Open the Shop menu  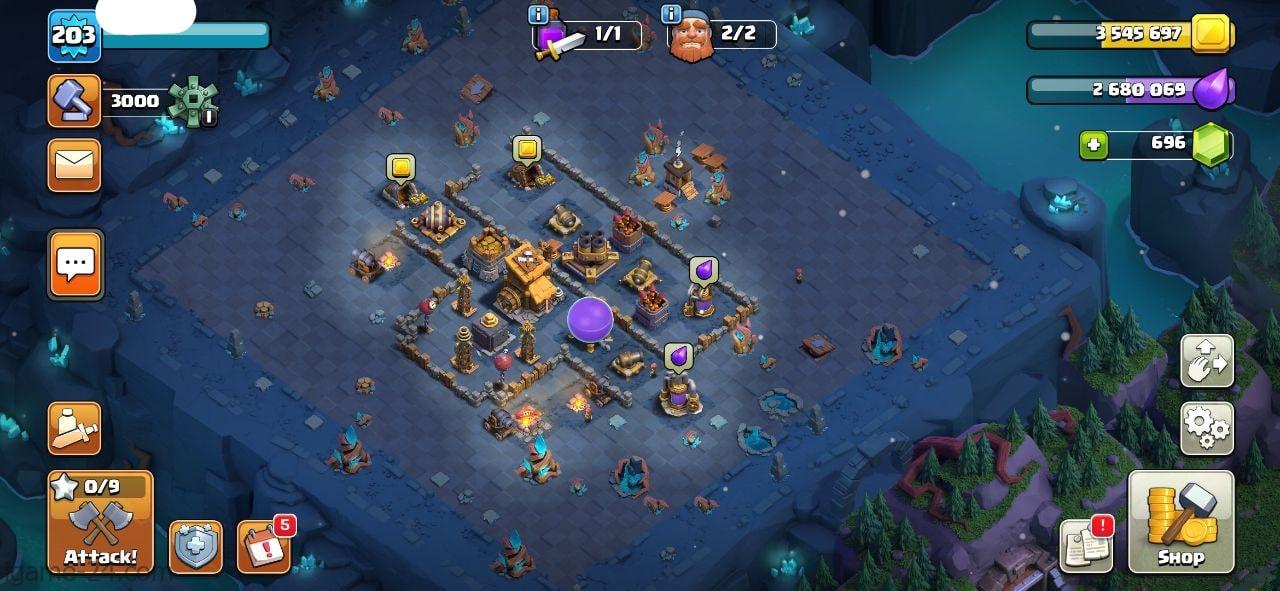pos(1181,522)
